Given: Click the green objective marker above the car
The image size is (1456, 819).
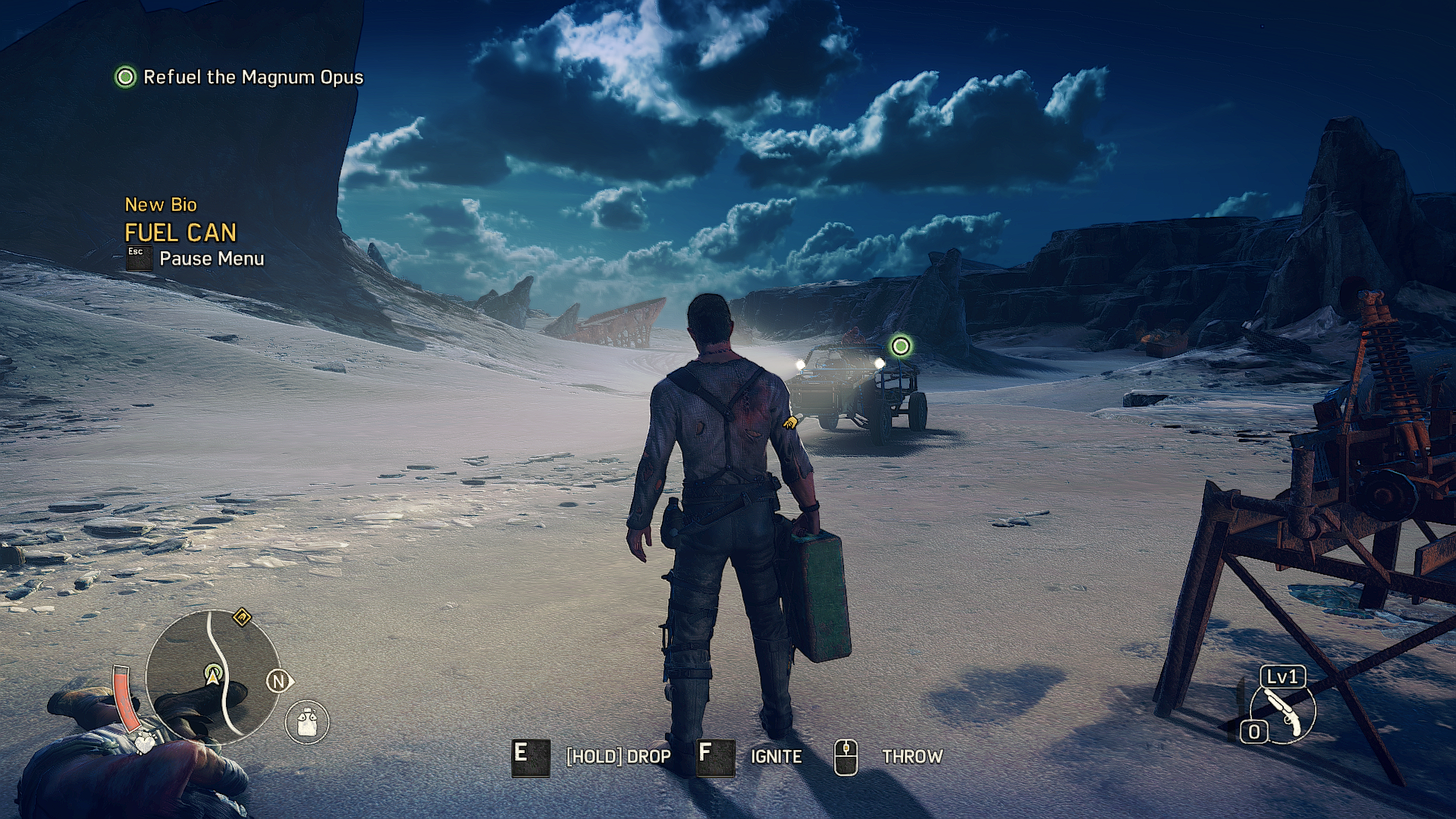Looking at the screenshot, I should click(x=900, y=347).
